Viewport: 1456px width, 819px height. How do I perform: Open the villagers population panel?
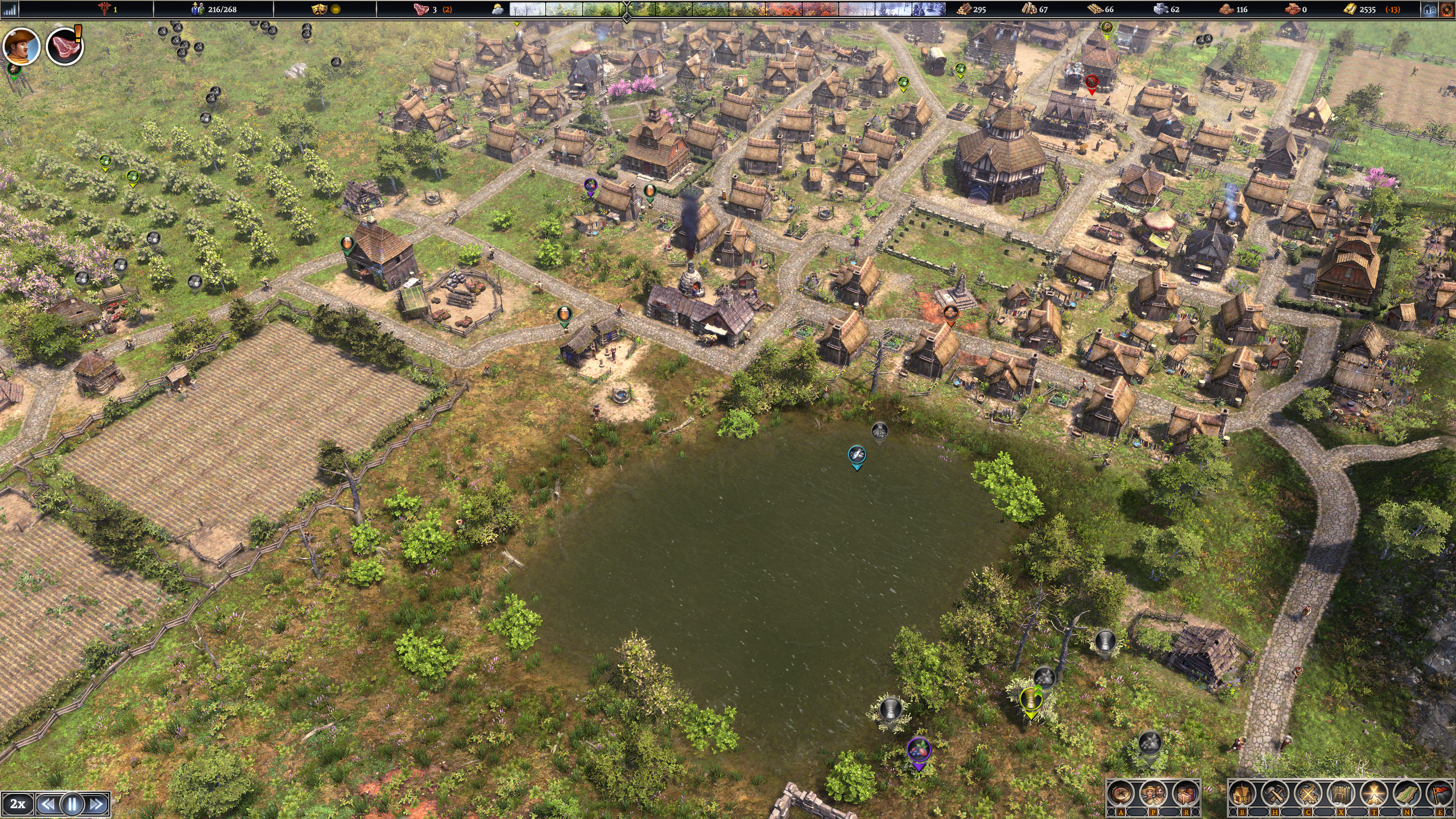tap(1153, 794)
